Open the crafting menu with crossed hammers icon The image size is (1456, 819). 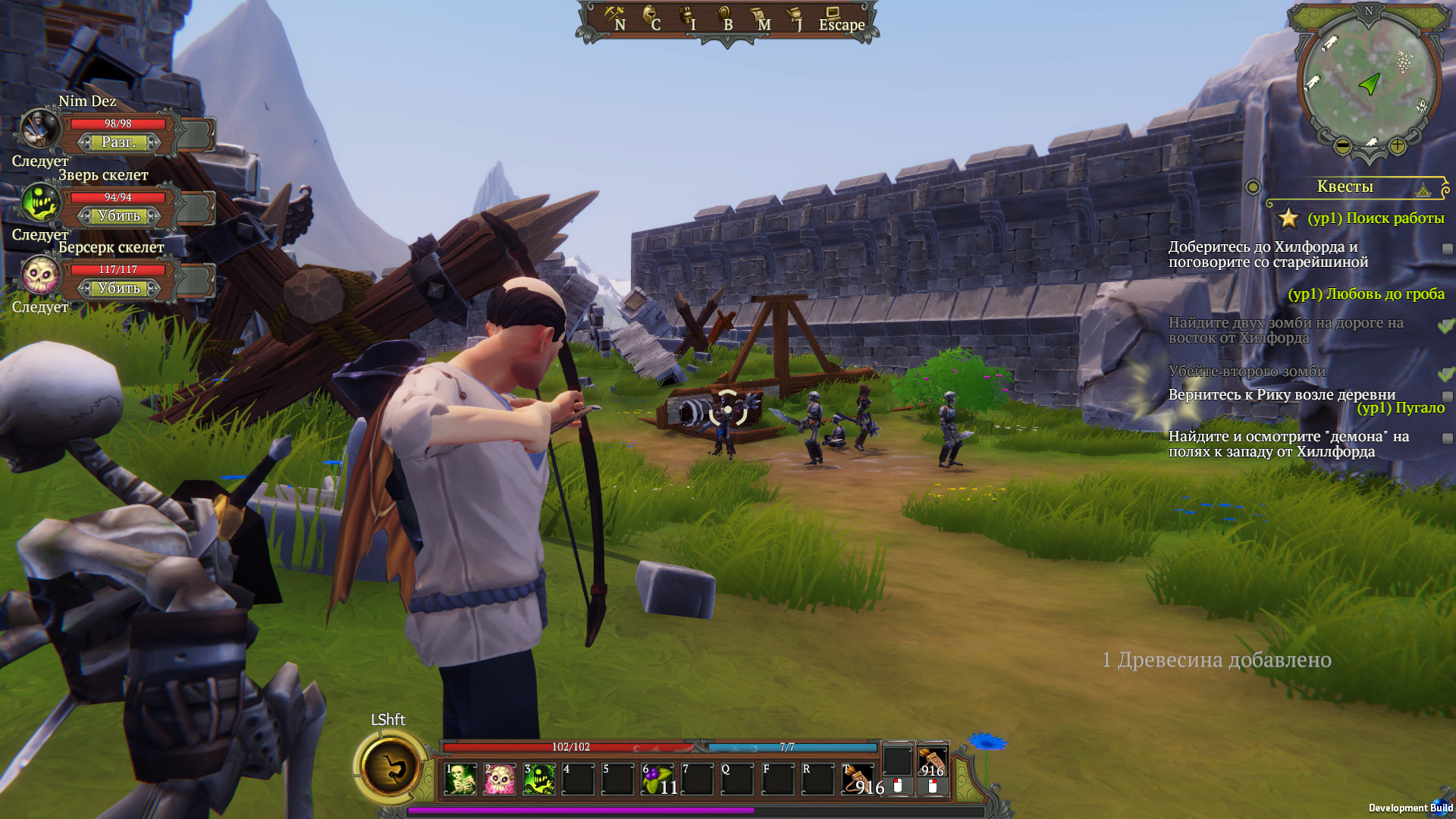click(614, 18)
